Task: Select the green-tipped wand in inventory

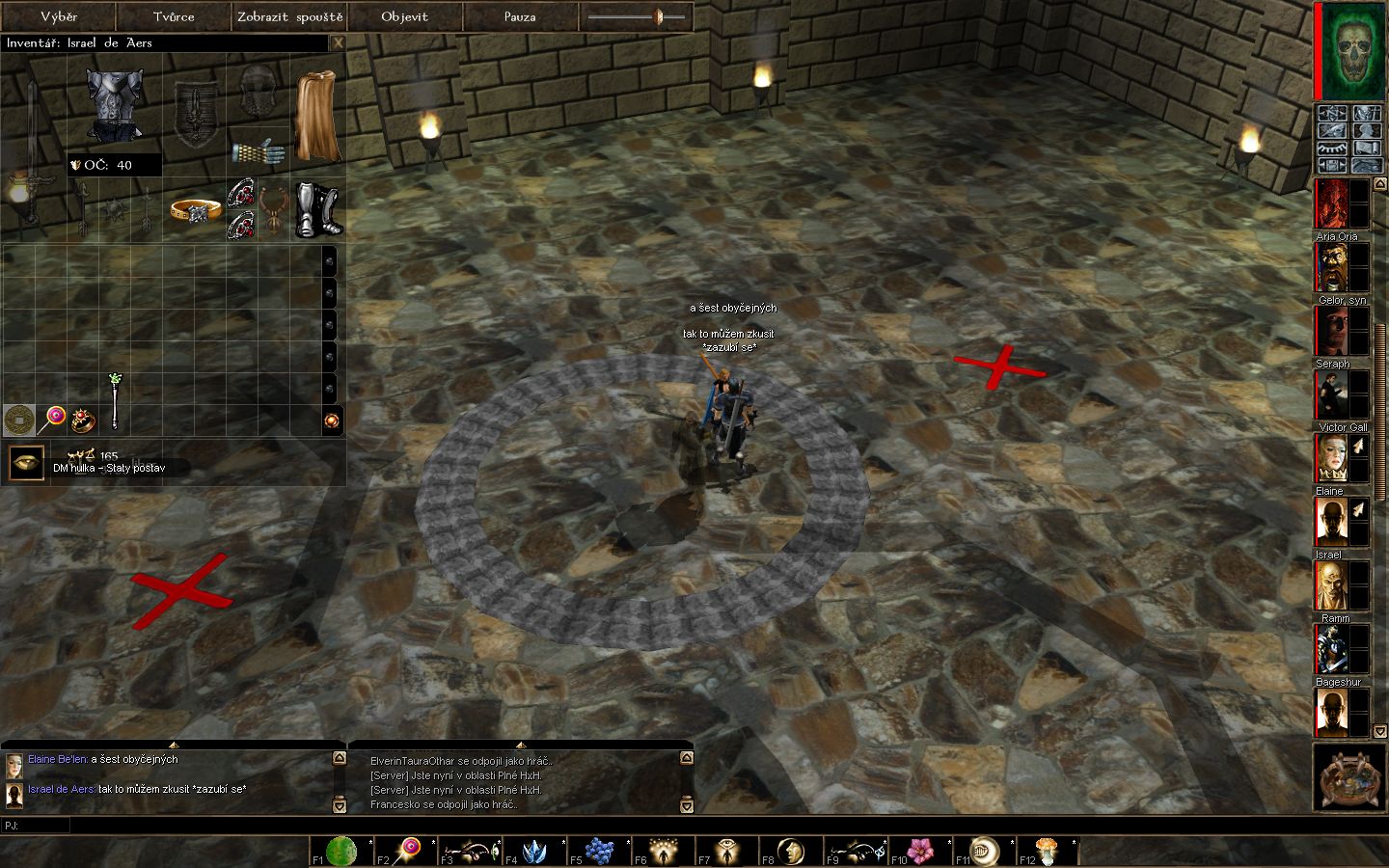Action: [x=115, y=400]
